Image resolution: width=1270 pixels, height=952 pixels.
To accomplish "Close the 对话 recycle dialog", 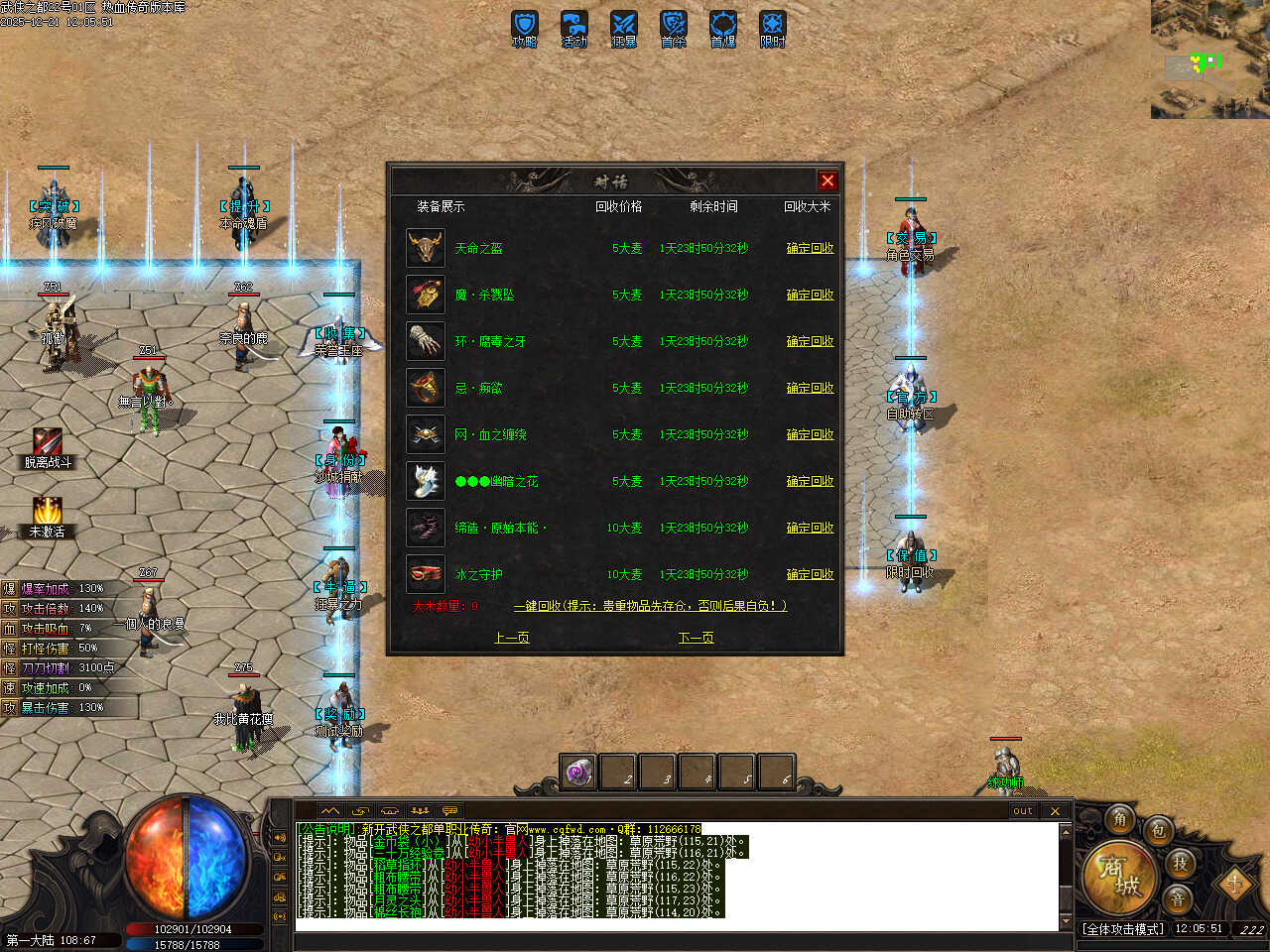I will point(827,180).
